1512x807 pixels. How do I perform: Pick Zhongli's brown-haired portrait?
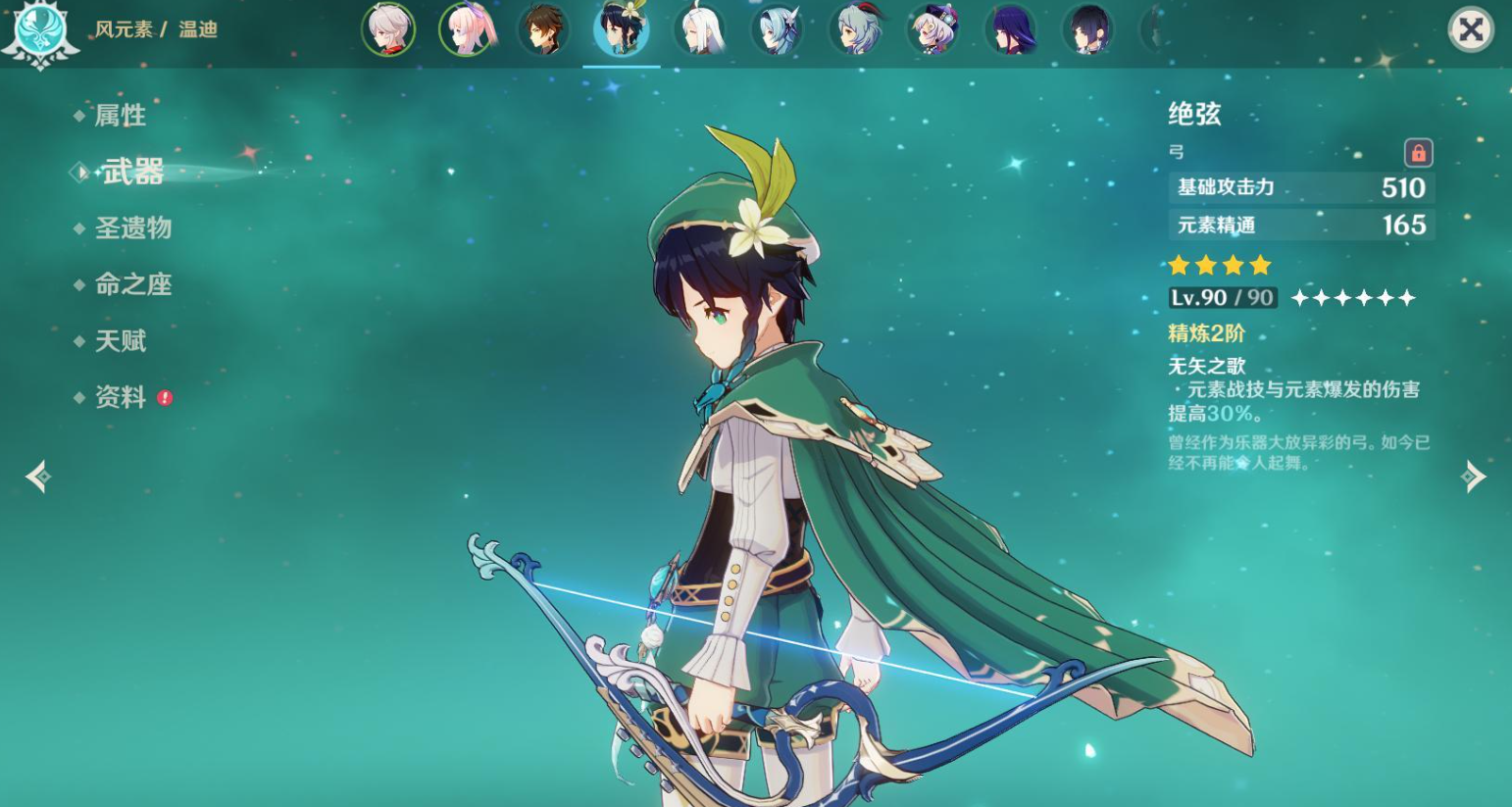(543, 29)
